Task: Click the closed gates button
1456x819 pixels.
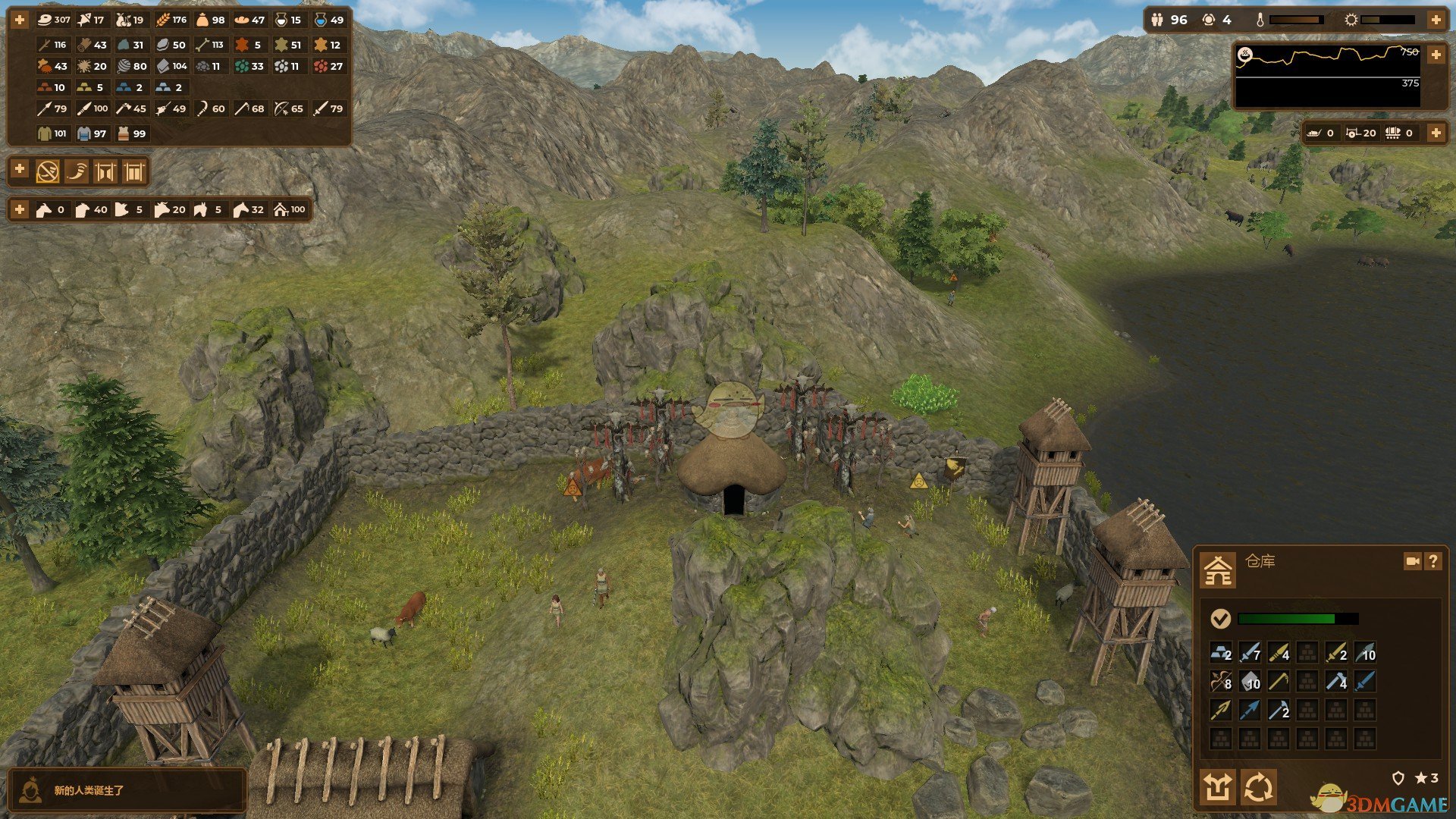Action: [x=133, y=172]
